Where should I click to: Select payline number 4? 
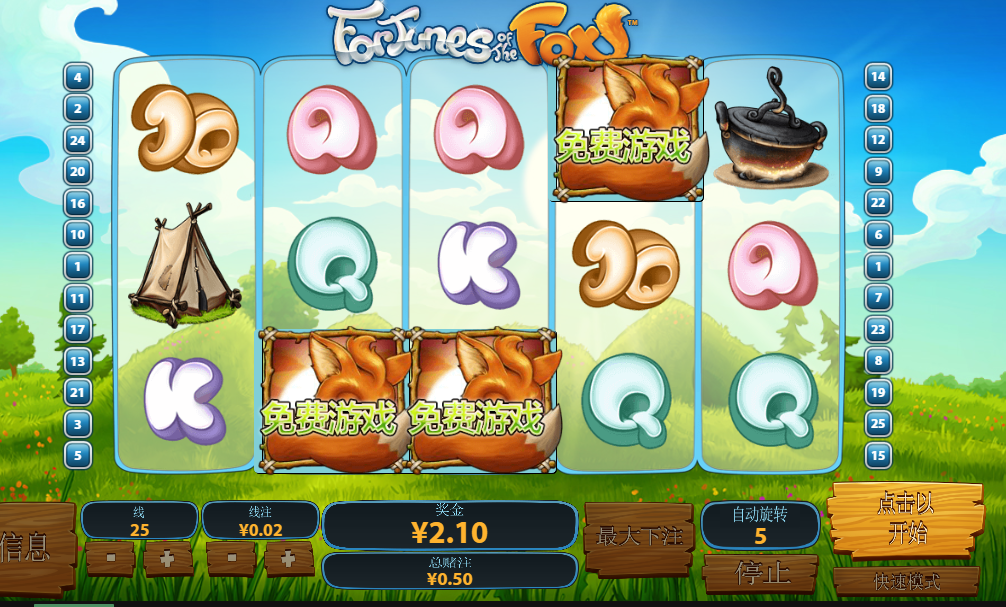(x=78, y=77)
